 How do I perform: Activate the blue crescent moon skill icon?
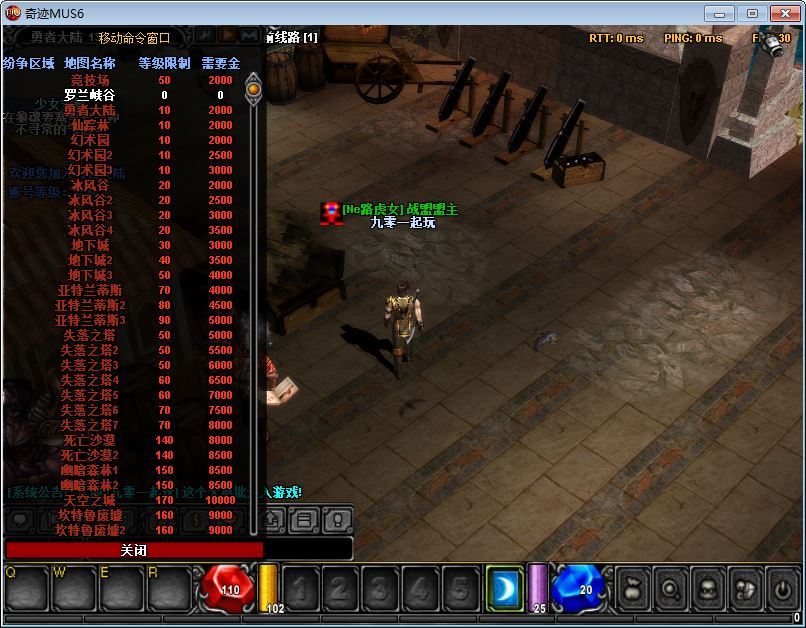point(505,588)
